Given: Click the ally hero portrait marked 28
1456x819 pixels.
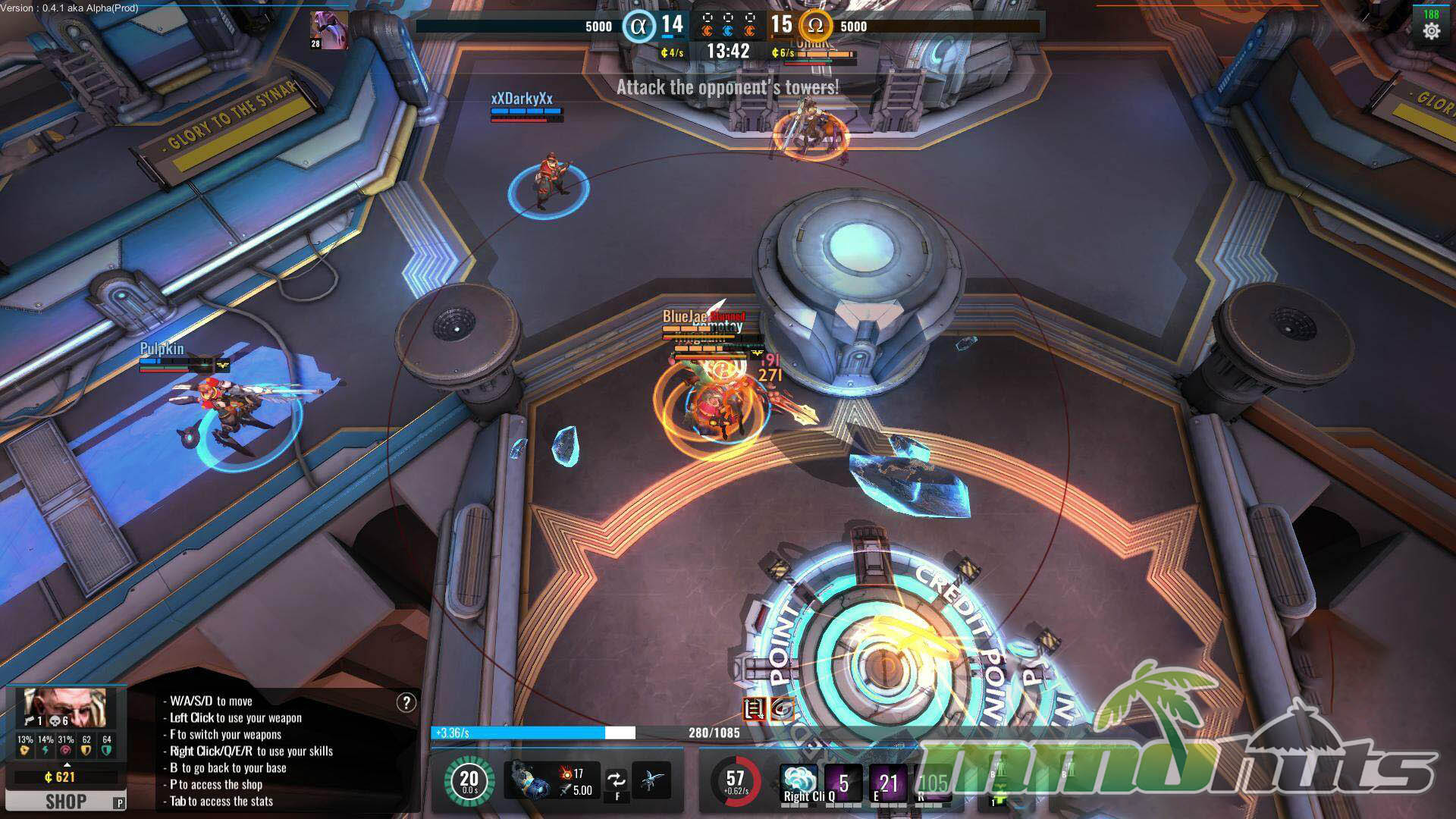Looking at the screenshot, I should 329,30.
